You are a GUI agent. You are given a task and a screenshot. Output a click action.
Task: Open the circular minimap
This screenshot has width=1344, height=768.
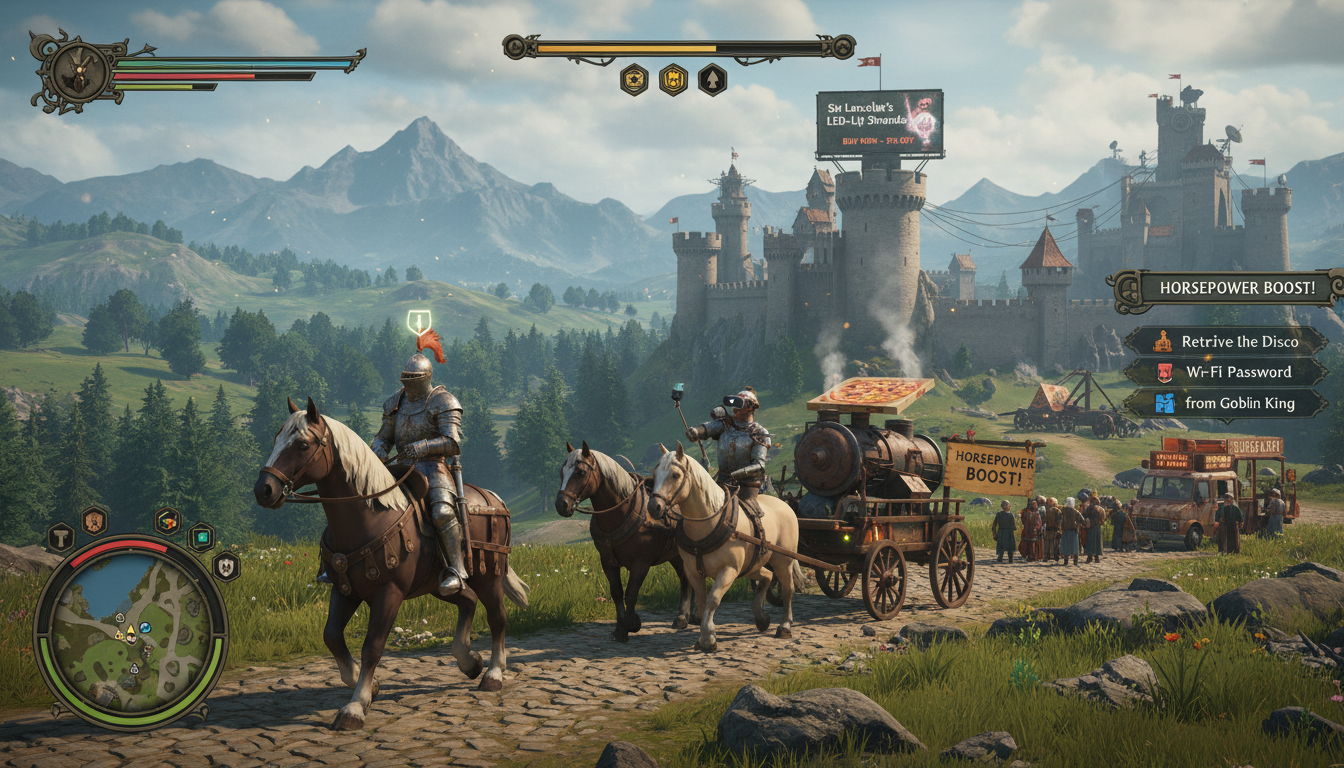point(131,631)
